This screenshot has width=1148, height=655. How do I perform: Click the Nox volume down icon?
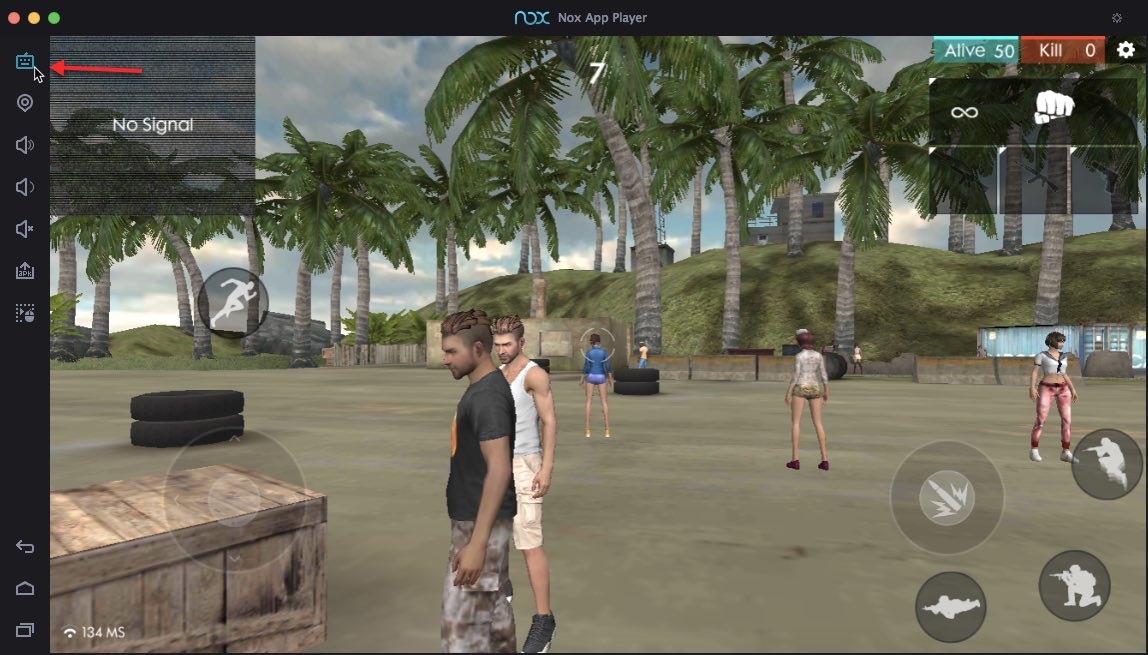(25, 187)
